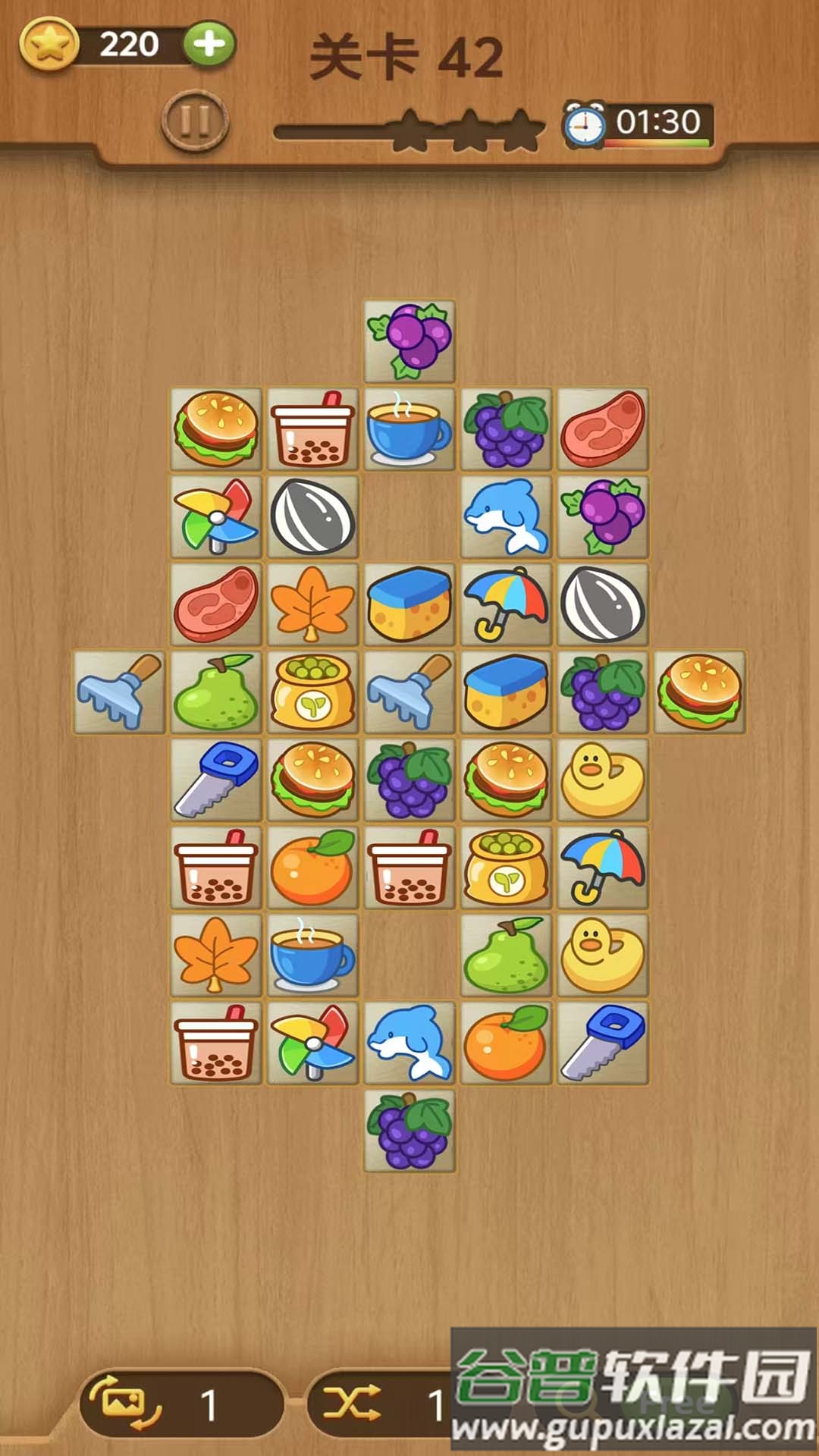Add coins with the green plus button
The width and height of the screenshot is (819, 1456).
pyautogui.click(x=209, y=45)
